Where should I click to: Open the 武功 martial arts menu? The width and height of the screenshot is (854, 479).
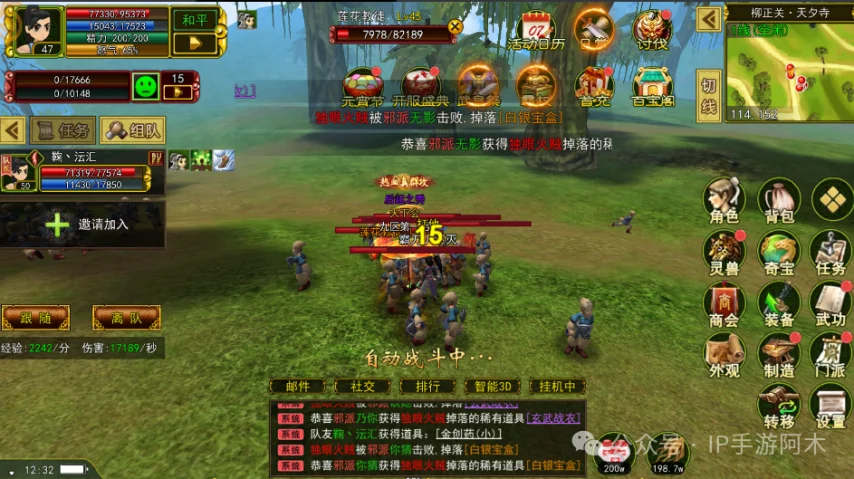[830, 306]
